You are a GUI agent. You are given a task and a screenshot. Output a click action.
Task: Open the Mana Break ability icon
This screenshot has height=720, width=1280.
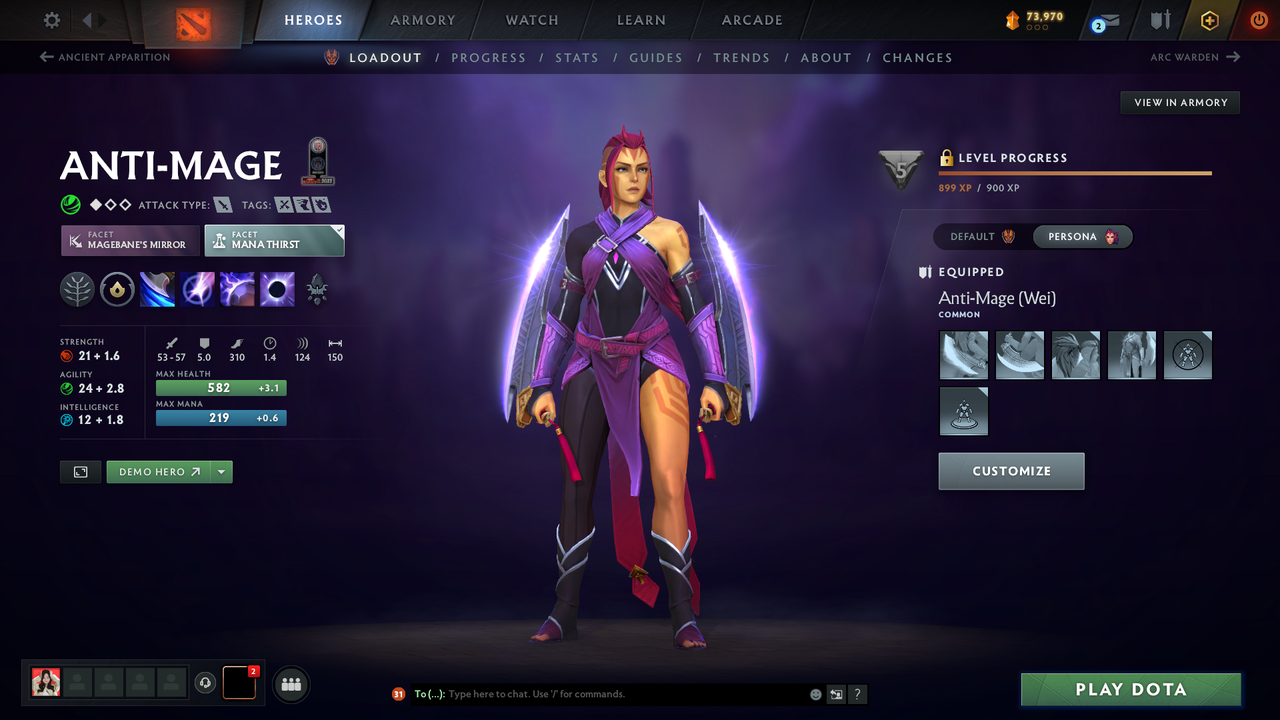point(157,290)
